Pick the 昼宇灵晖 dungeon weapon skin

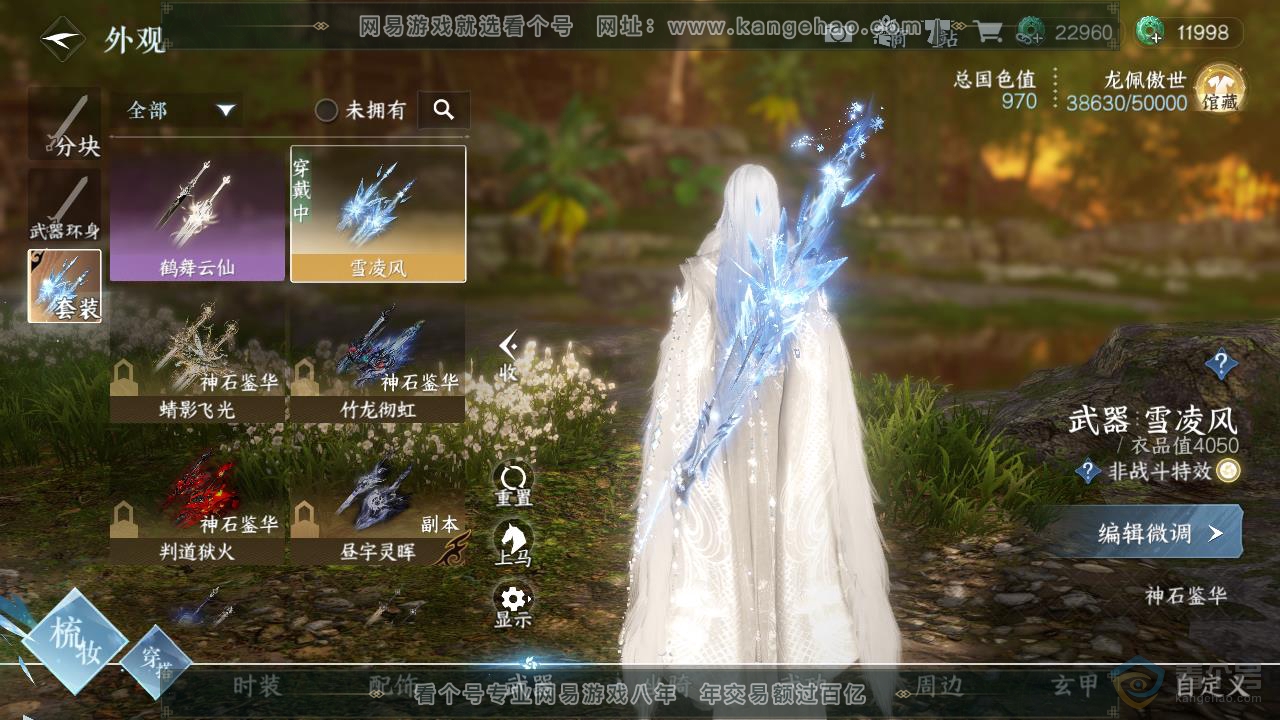(x=378, y=504)
